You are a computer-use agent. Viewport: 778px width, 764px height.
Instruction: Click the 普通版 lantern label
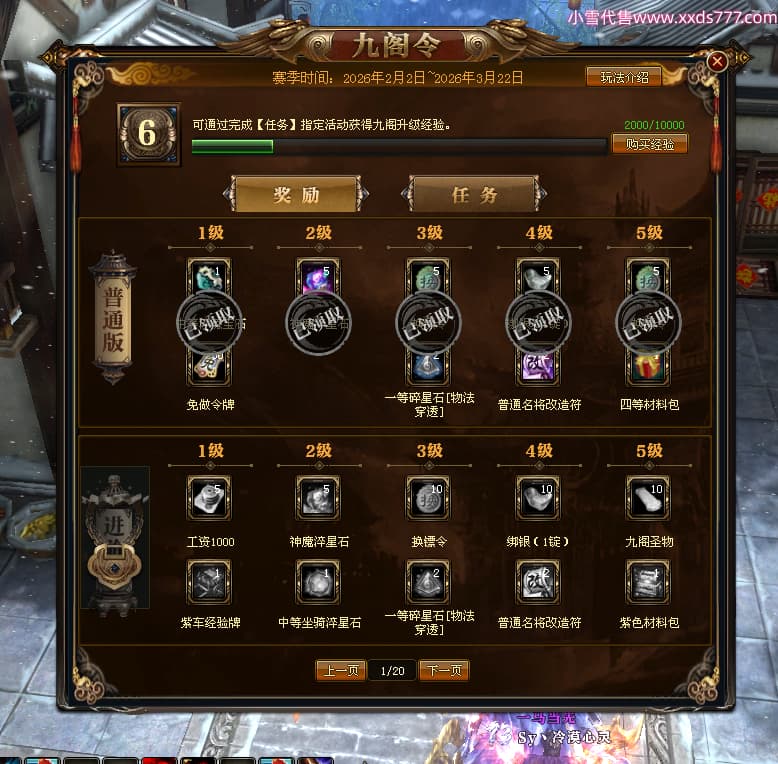click(113, 318)
